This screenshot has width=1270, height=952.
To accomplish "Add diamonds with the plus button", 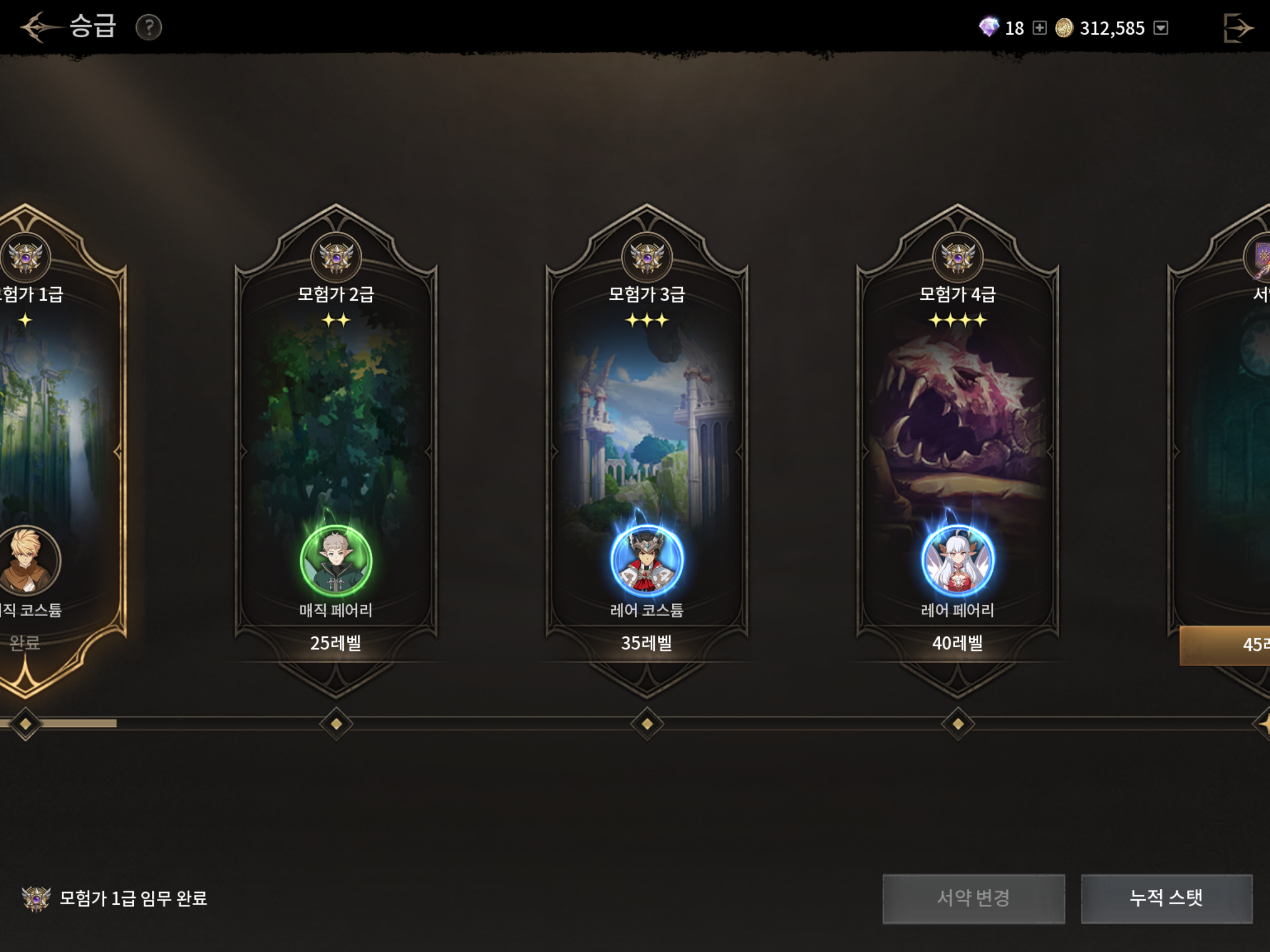I will click(x=1040, y=28).
